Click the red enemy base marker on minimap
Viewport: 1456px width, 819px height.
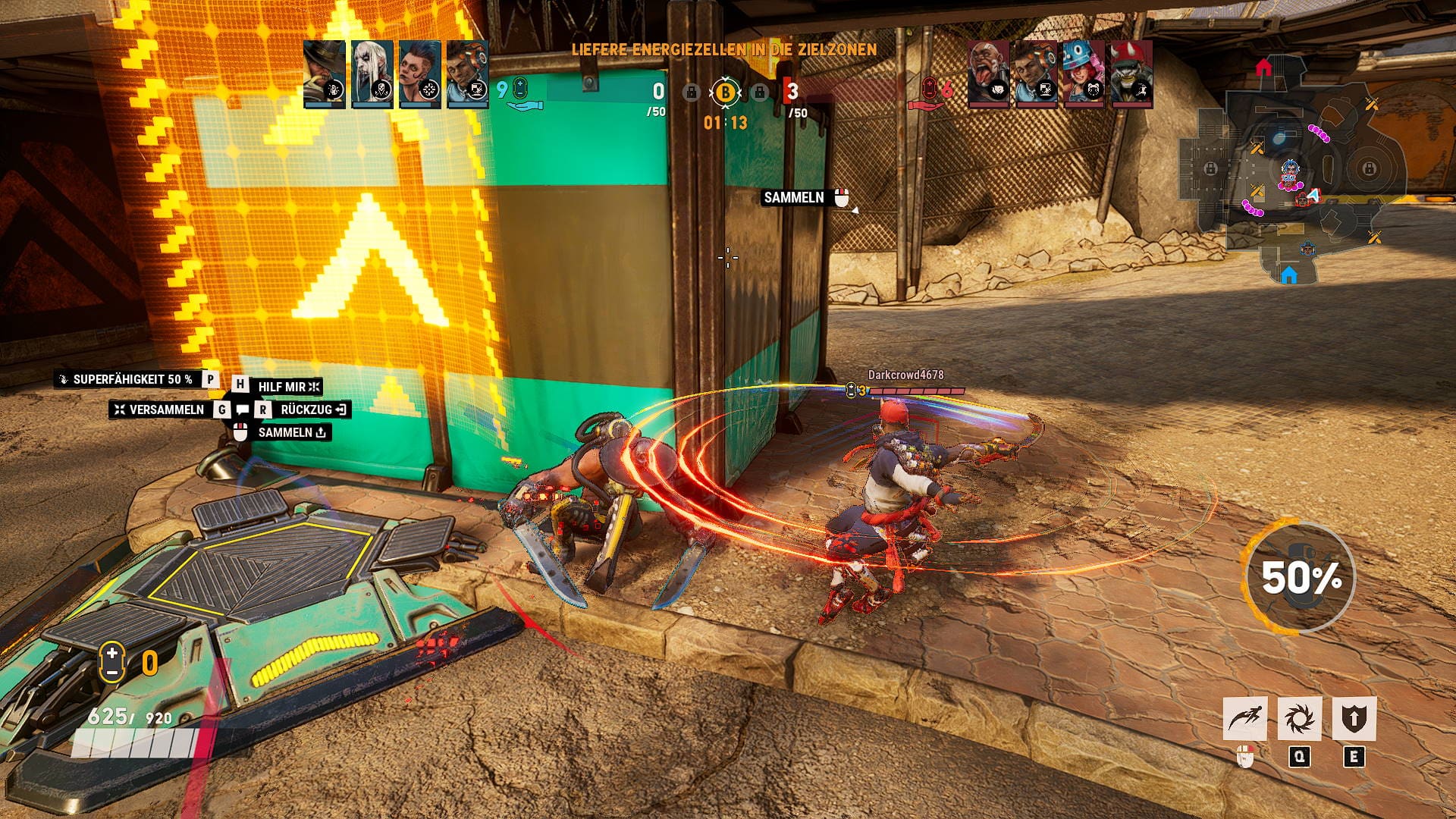click(x=1263, y=68)
